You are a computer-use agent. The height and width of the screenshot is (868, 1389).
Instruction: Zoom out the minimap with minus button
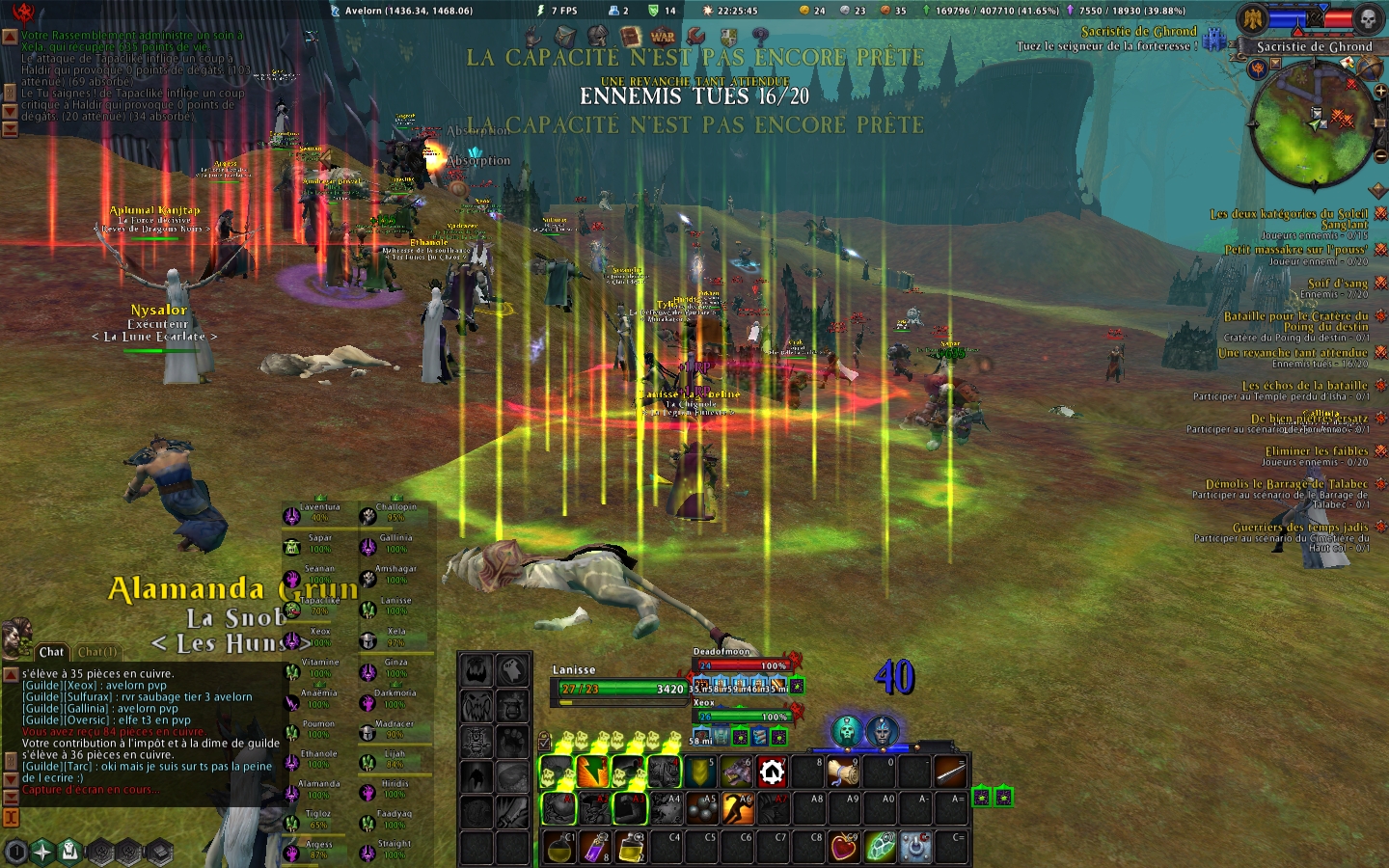[1380, 155]
